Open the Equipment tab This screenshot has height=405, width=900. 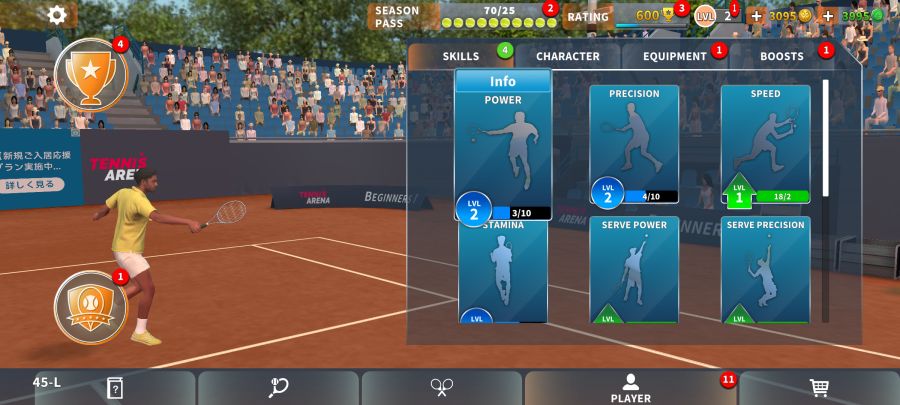(x=675, y=56)
